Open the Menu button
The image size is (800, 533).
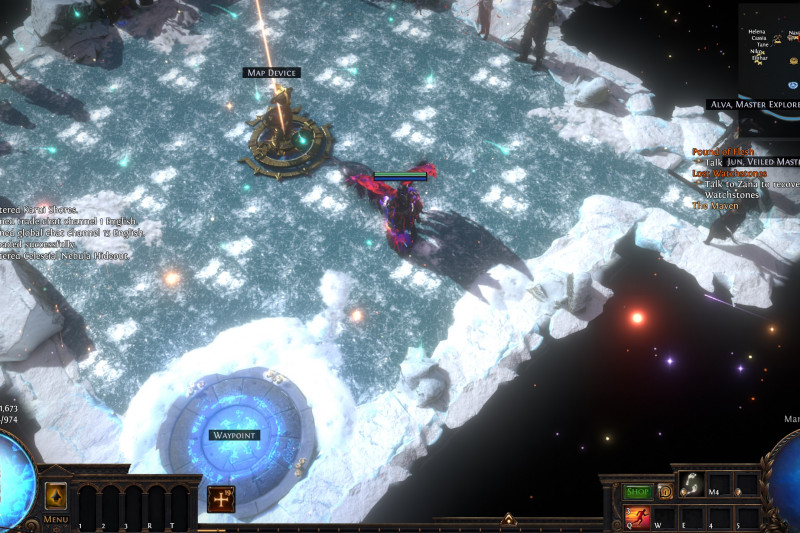click(56, 520)
